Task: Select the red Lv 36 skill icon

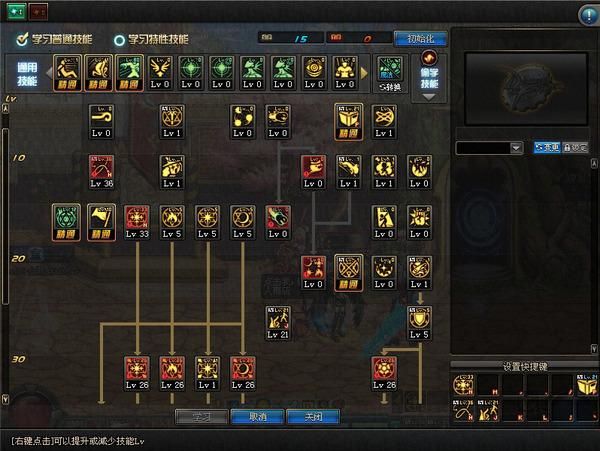Action: pos(101,171)
